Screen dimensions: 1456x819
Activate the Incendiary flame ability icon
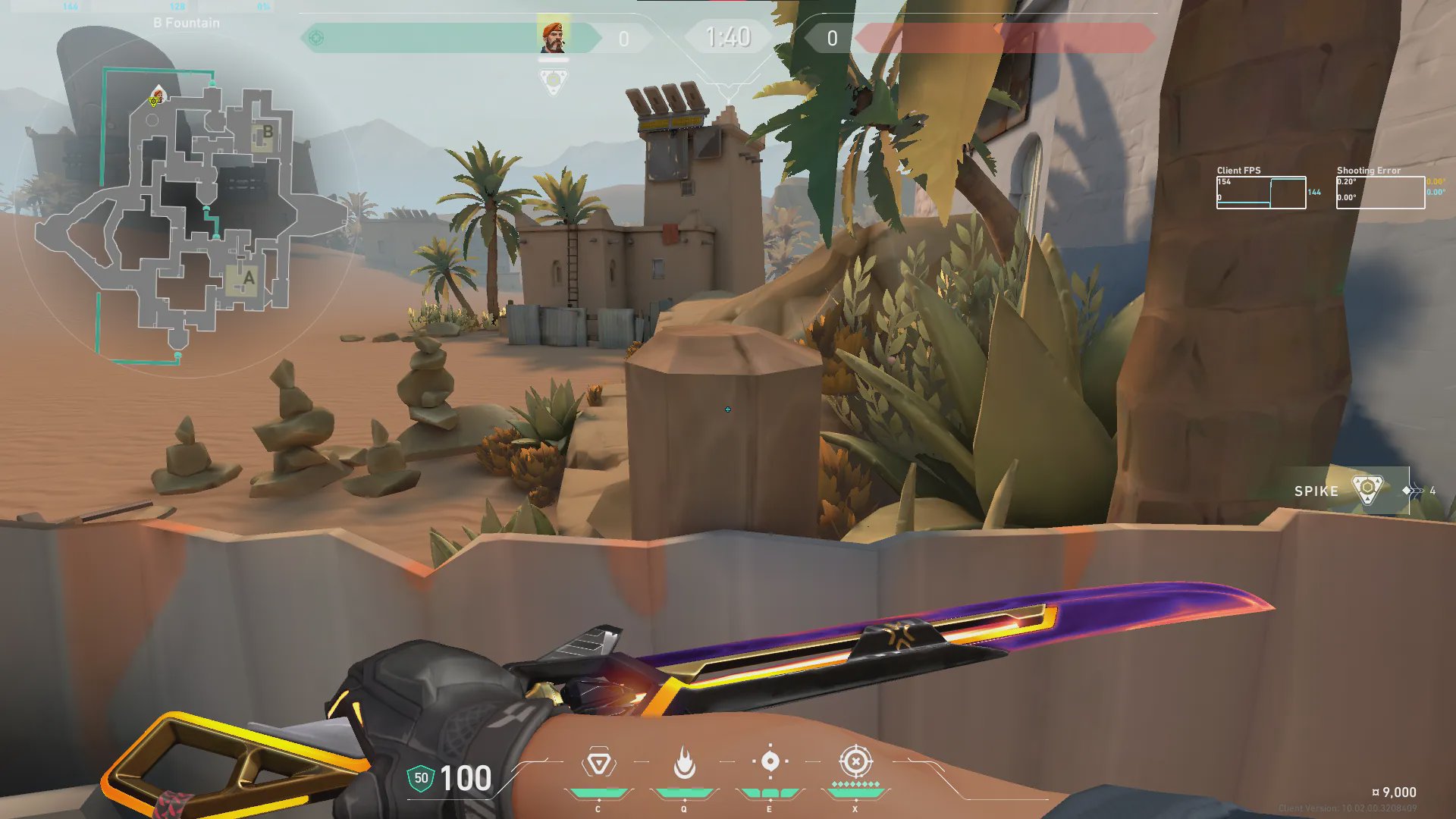(684, 763)
